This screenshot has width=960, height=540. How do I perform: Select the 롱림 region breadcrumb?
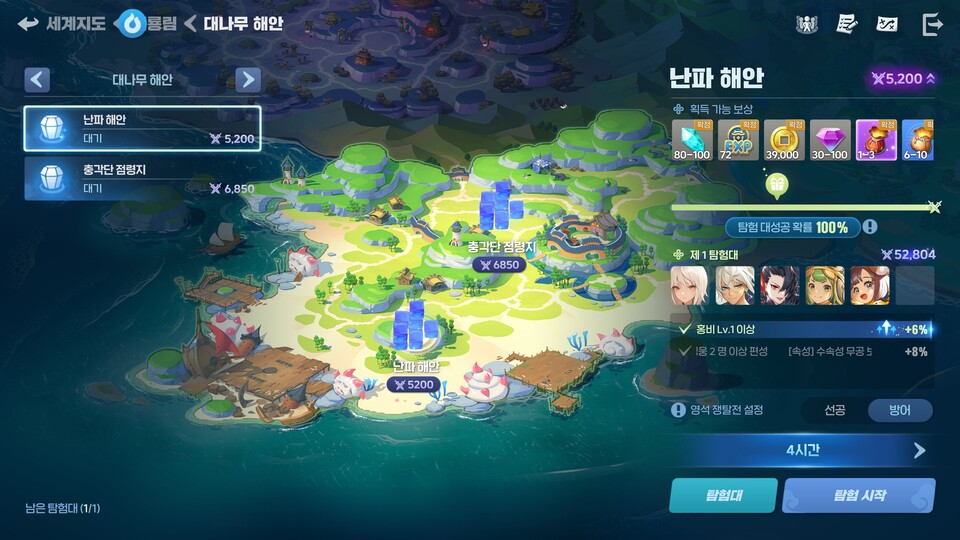point(148,23)
